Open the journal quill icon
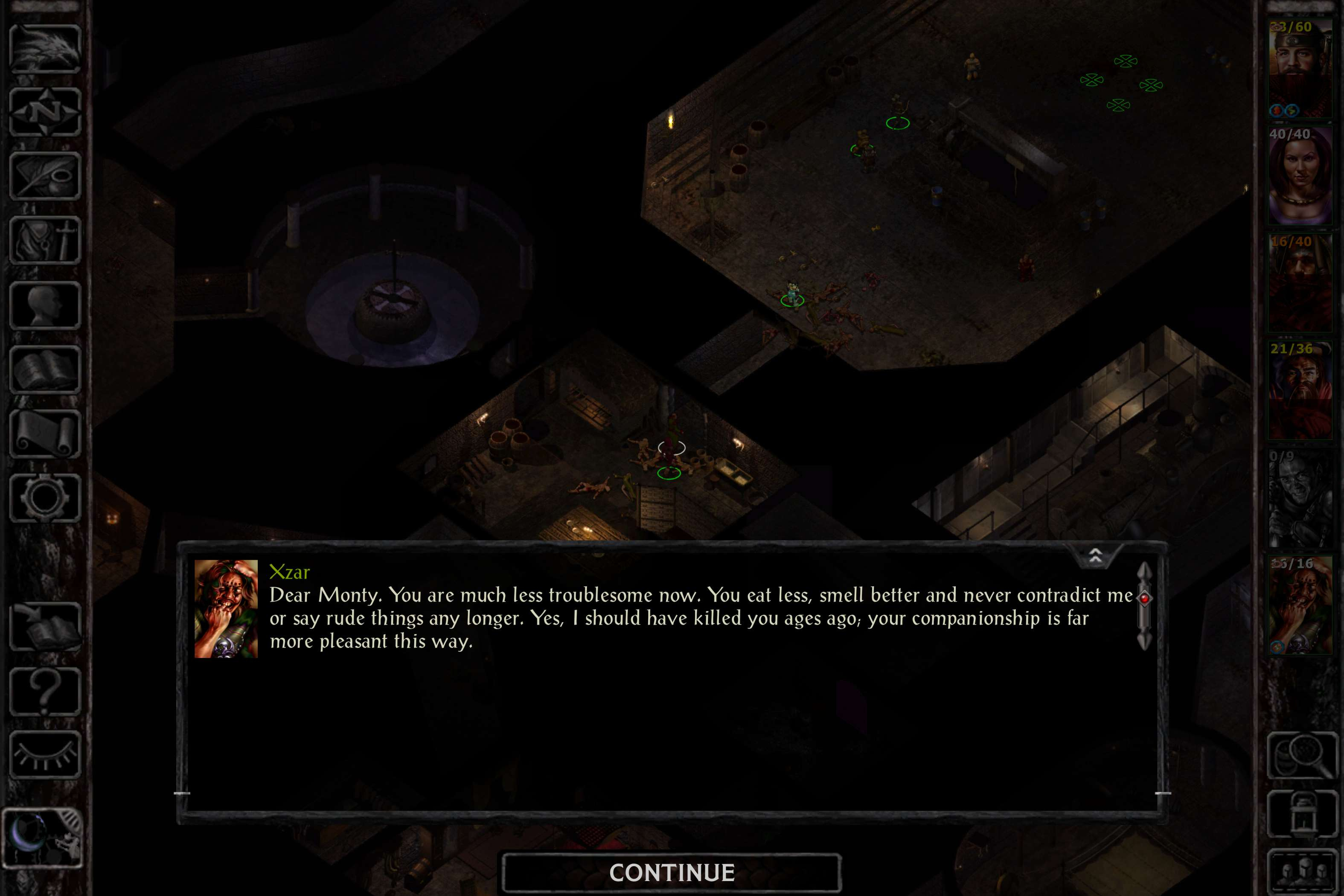Viewport: 1344px width, 896px height. click(x=45, y=176)
